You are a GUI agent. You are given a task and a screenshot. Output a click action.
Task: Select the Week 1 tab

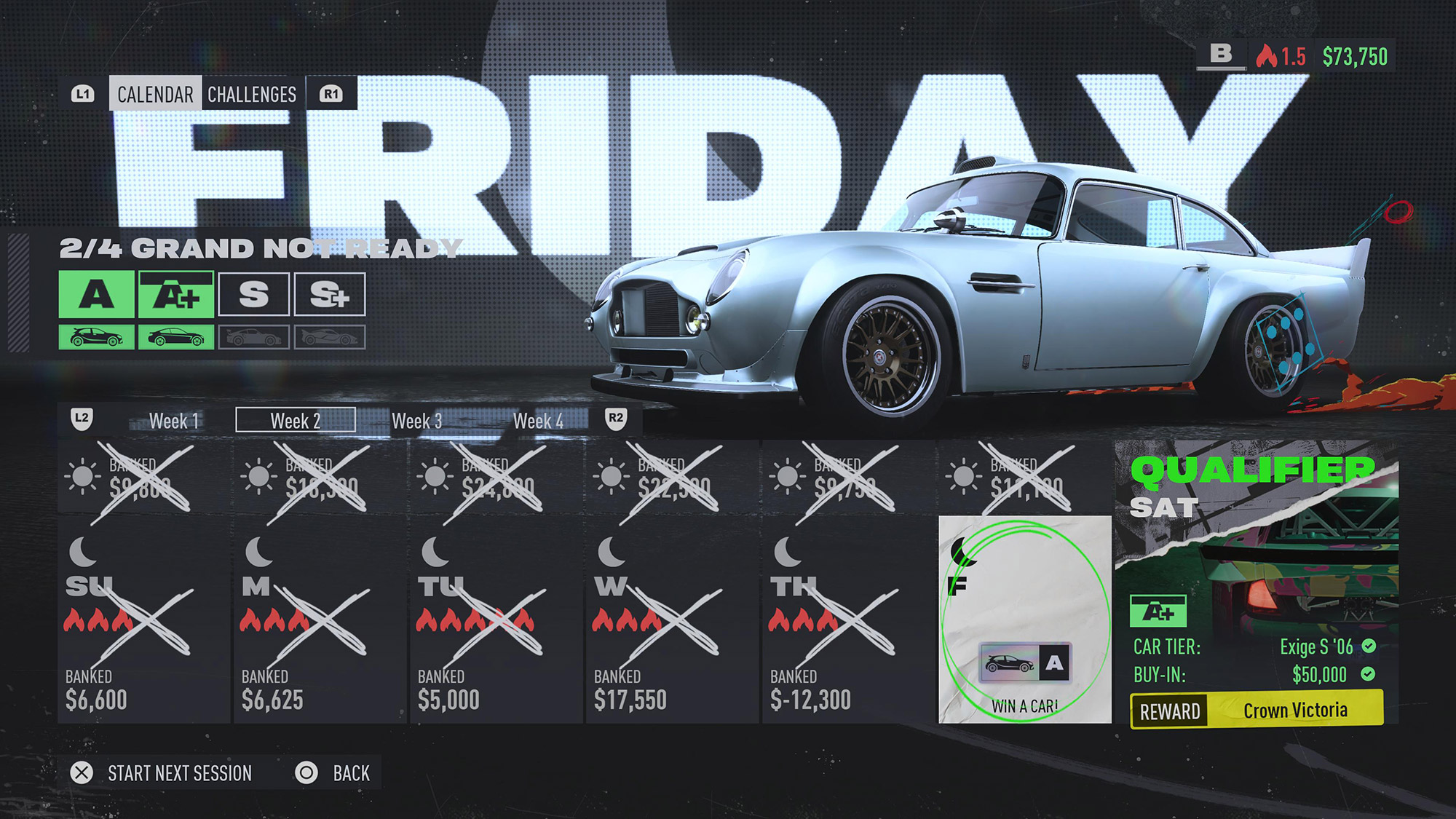173,421
